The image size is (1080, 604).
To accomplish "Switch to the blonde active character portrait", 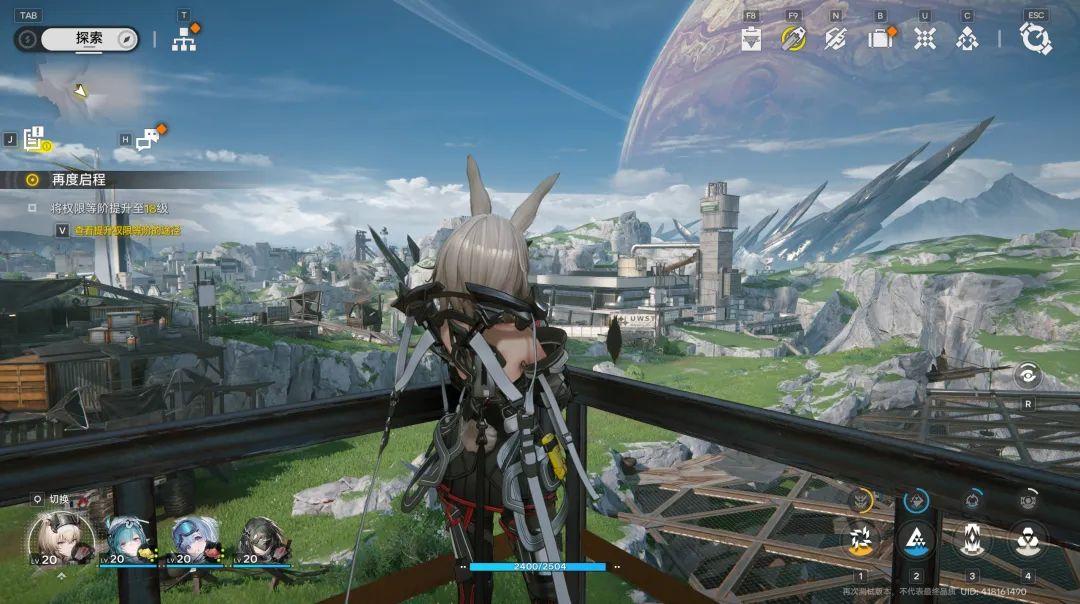I will (61, 539).
